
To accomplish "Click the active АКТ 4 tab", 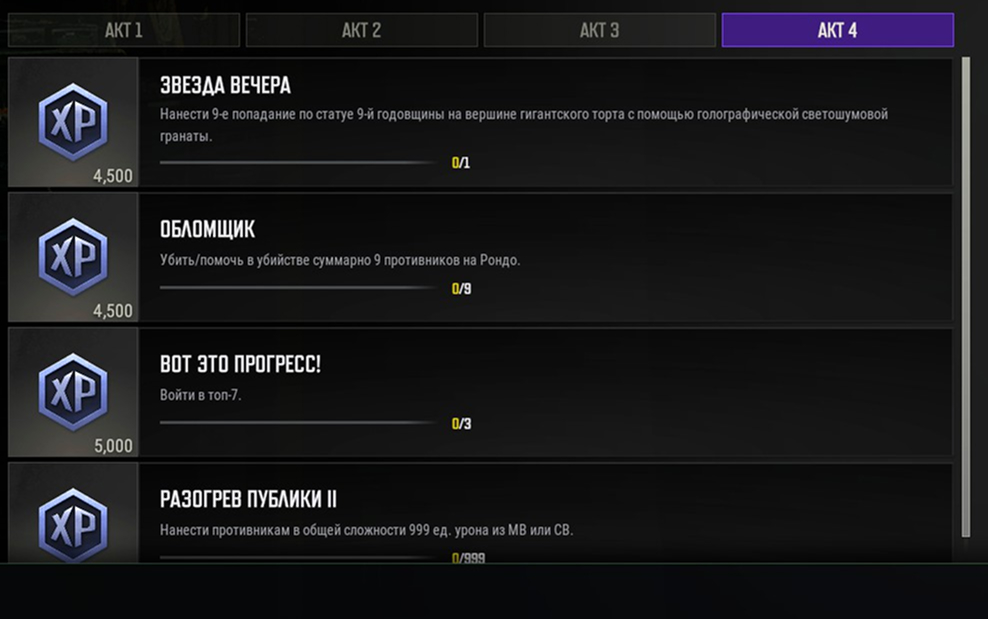I will tap(837, 30).
